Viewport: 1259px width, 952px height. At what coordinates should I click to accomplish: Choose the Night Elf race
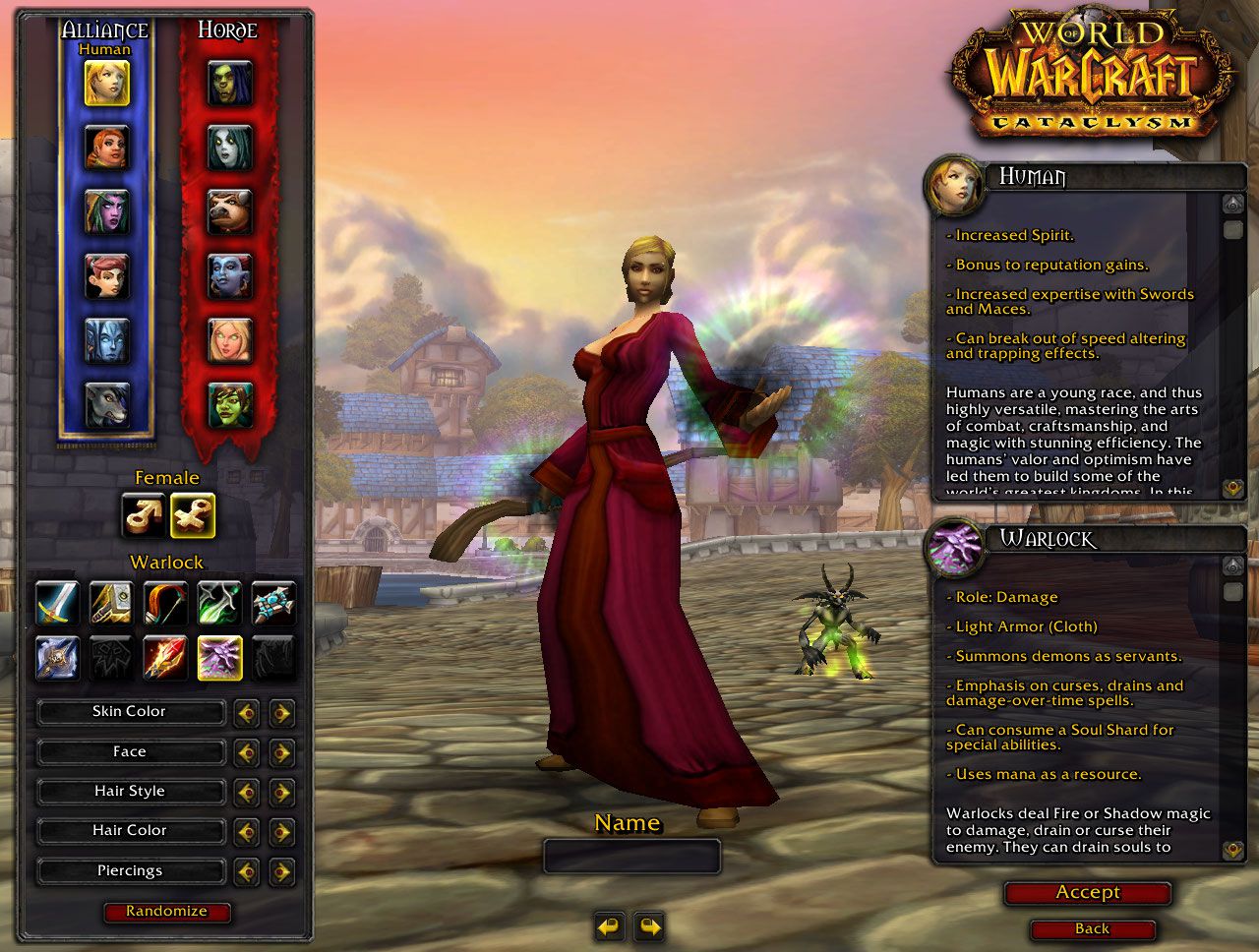[106, 212]
